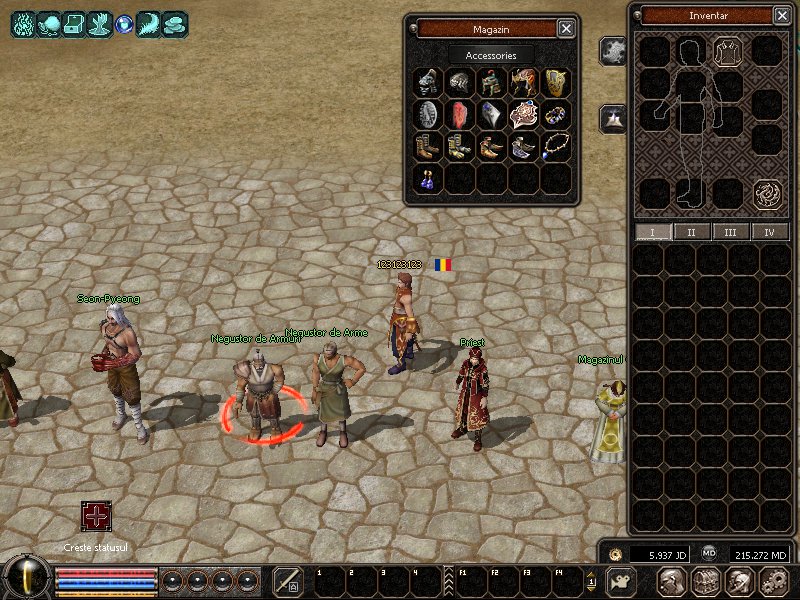Close the Magazin shop window

pyautogui.click(x=566, y=29)
